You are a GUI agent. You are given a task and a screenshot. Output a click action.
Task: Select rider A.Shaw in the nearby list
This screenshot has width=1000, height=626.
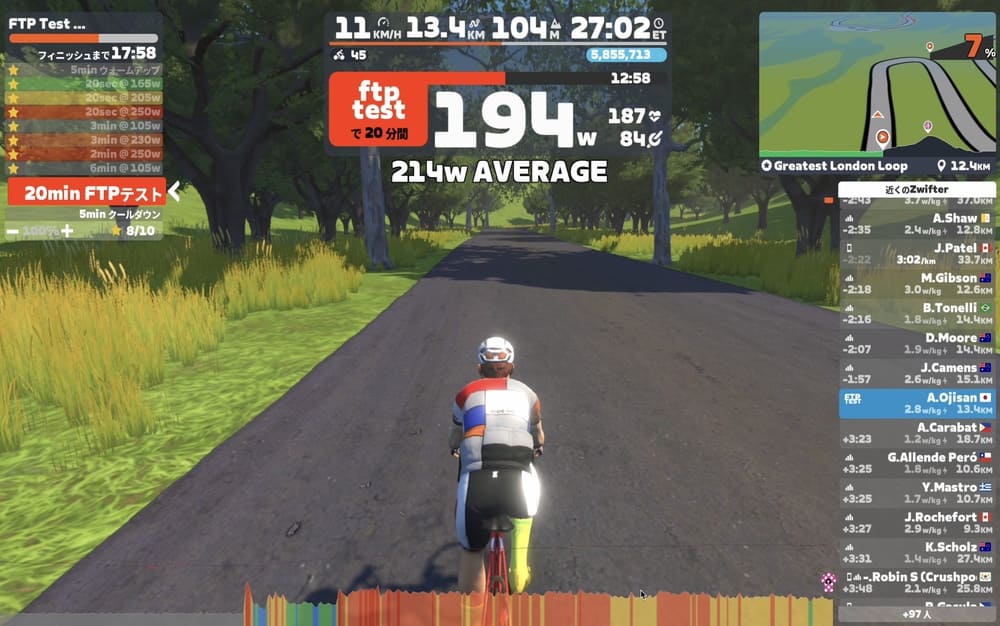tap(916, 223)
